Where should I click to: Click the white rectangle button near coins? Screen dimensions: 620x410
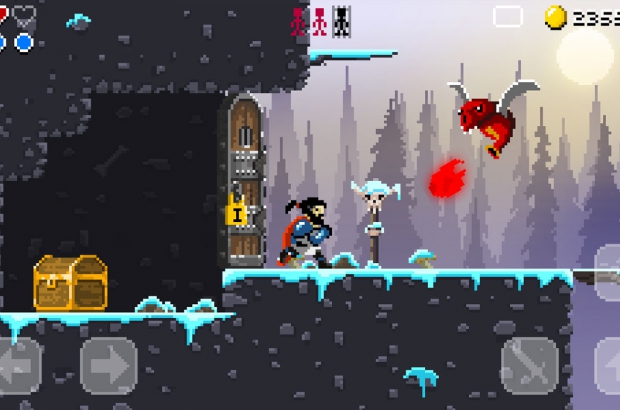(x=508, y=16)
